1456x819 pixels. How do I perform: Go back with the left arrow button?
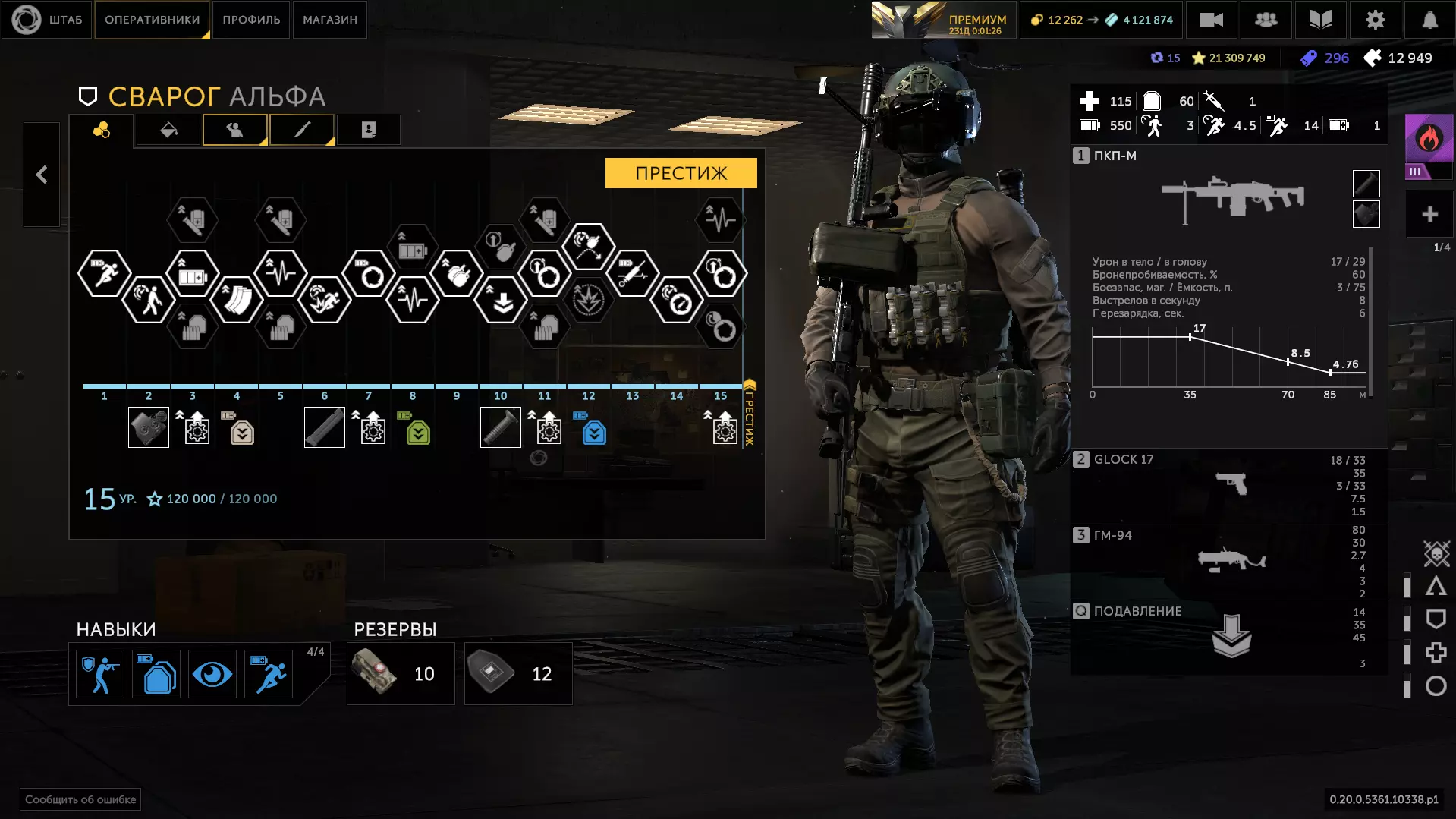click(42, 175)
